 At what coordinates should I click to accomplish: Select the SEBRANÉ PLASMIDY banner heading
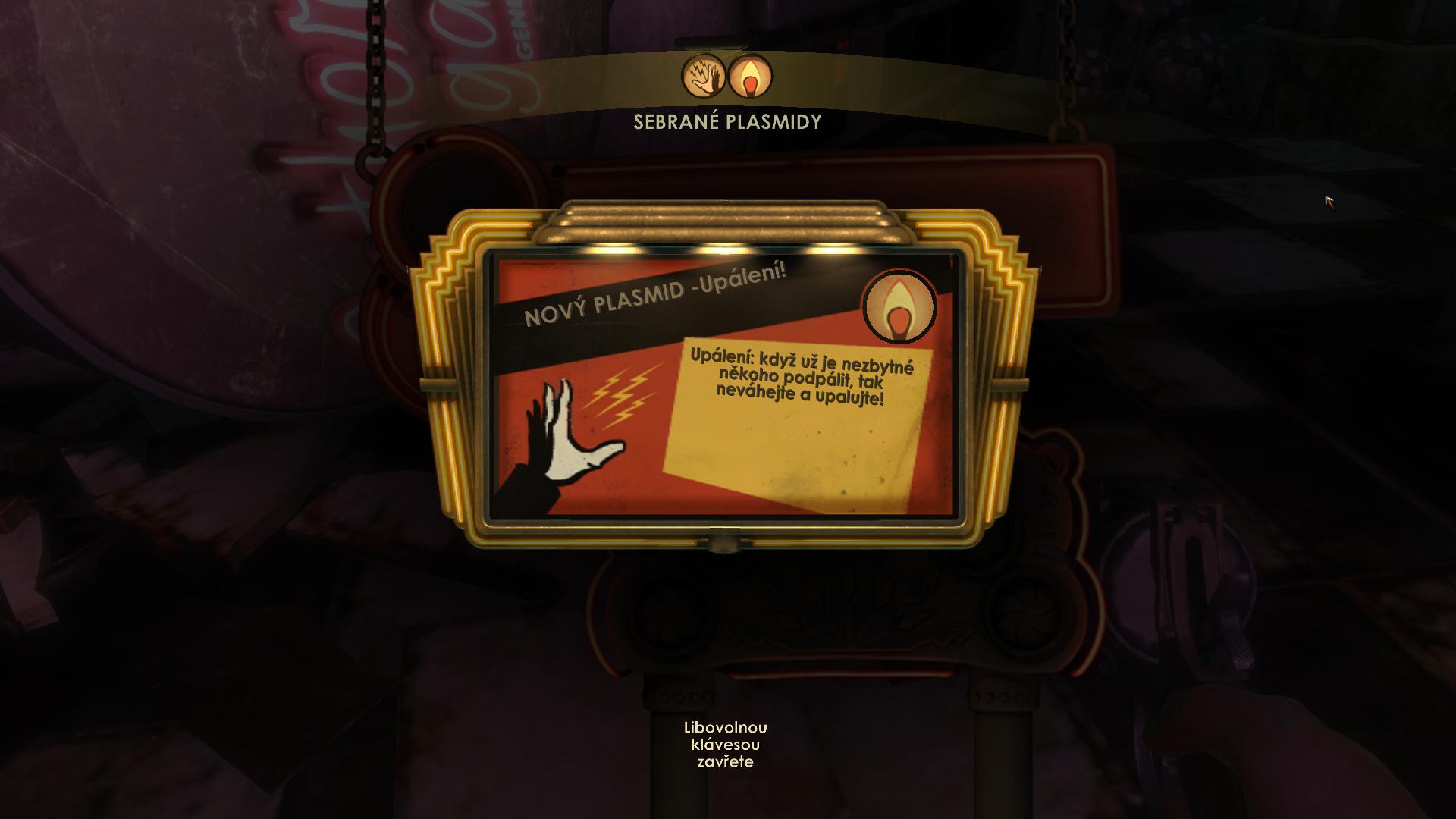(x=726, y=119)
